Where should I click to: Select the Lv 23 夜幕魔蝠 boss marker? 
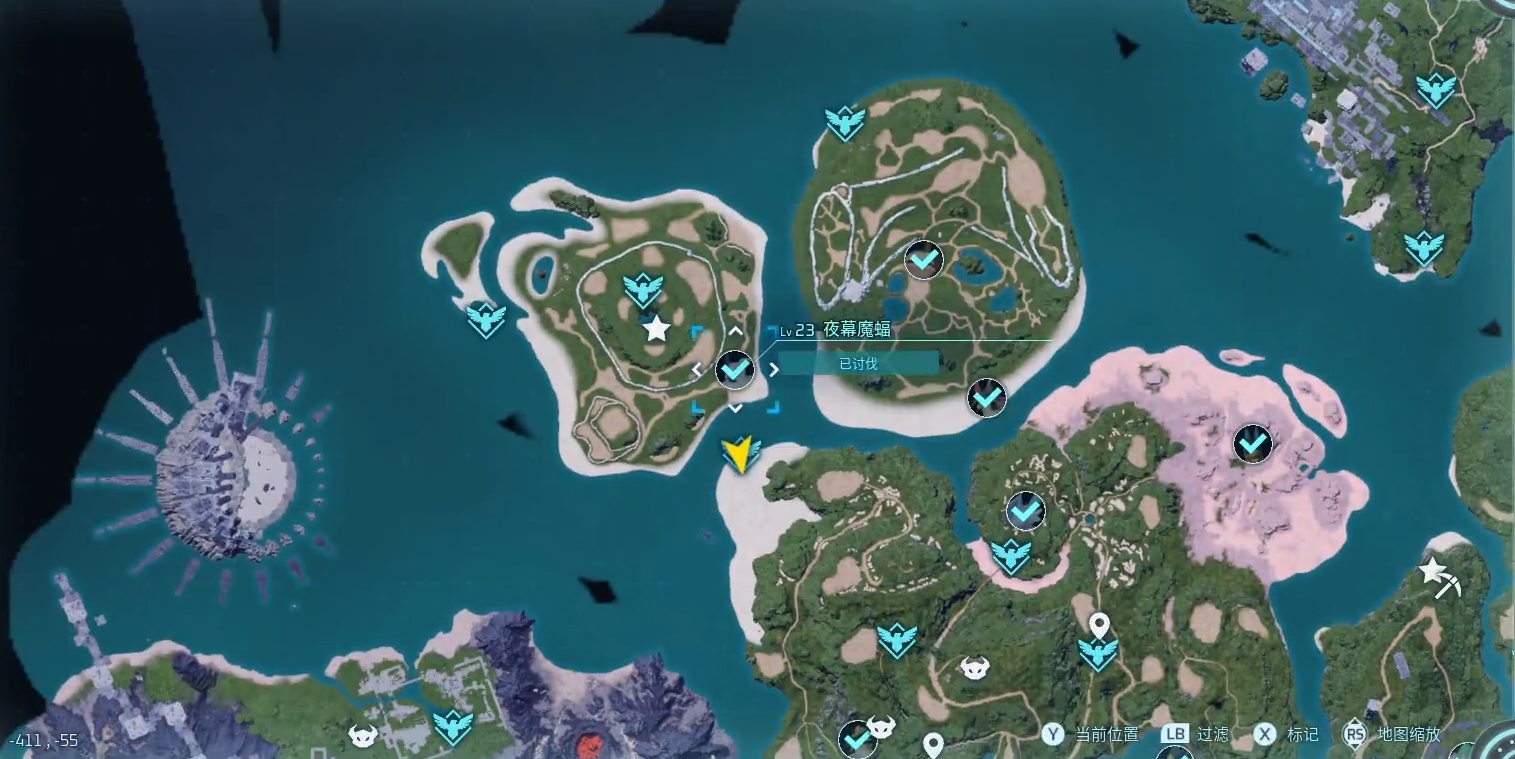735,370
